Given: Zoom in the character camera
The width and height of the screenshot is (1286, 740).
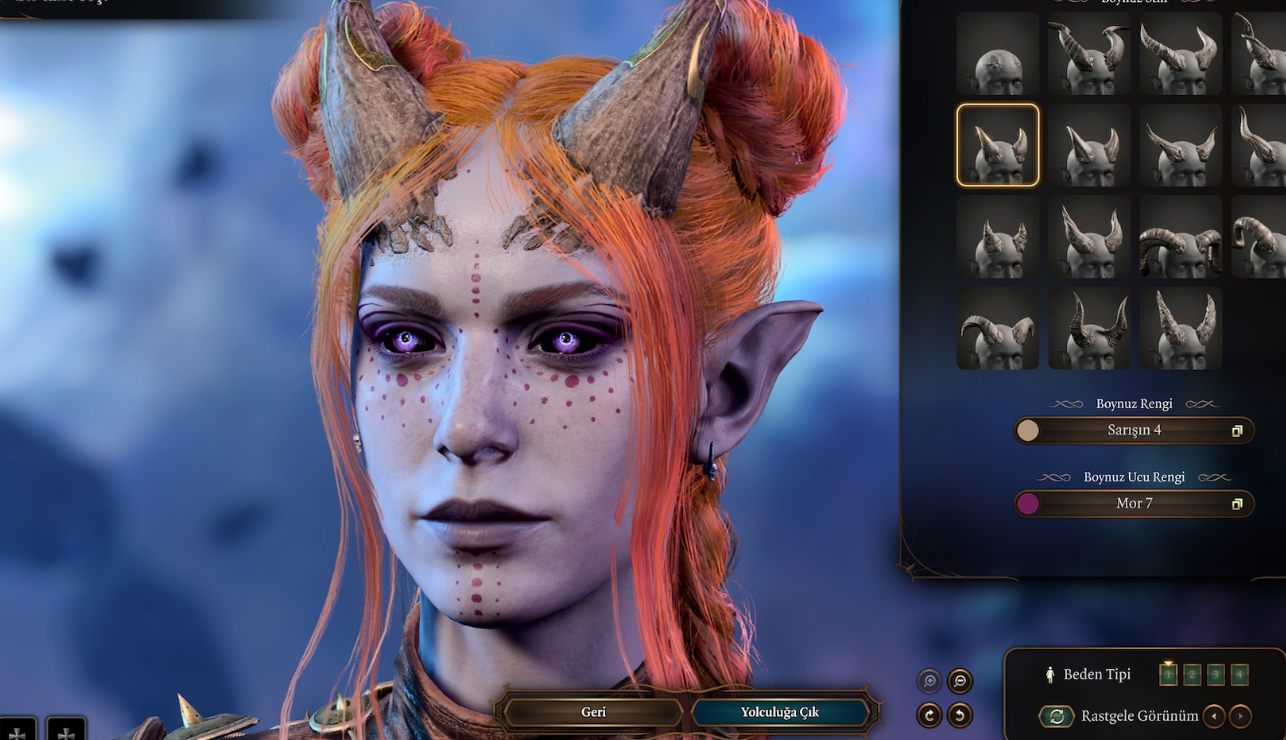Looking at the screenshot, I should coord(930,681).
